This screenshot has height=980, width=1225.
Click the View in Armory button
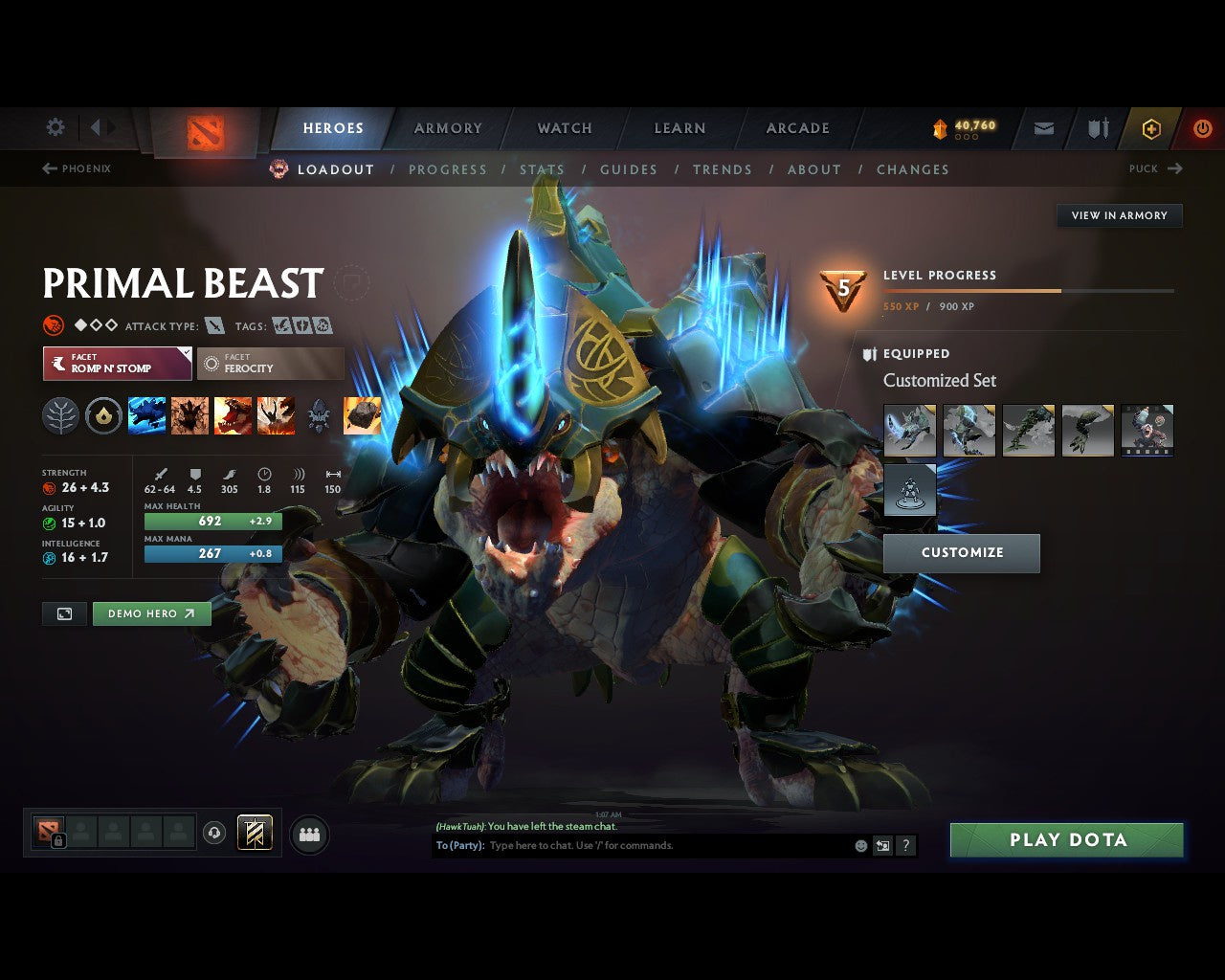(x=1119, y=215)
